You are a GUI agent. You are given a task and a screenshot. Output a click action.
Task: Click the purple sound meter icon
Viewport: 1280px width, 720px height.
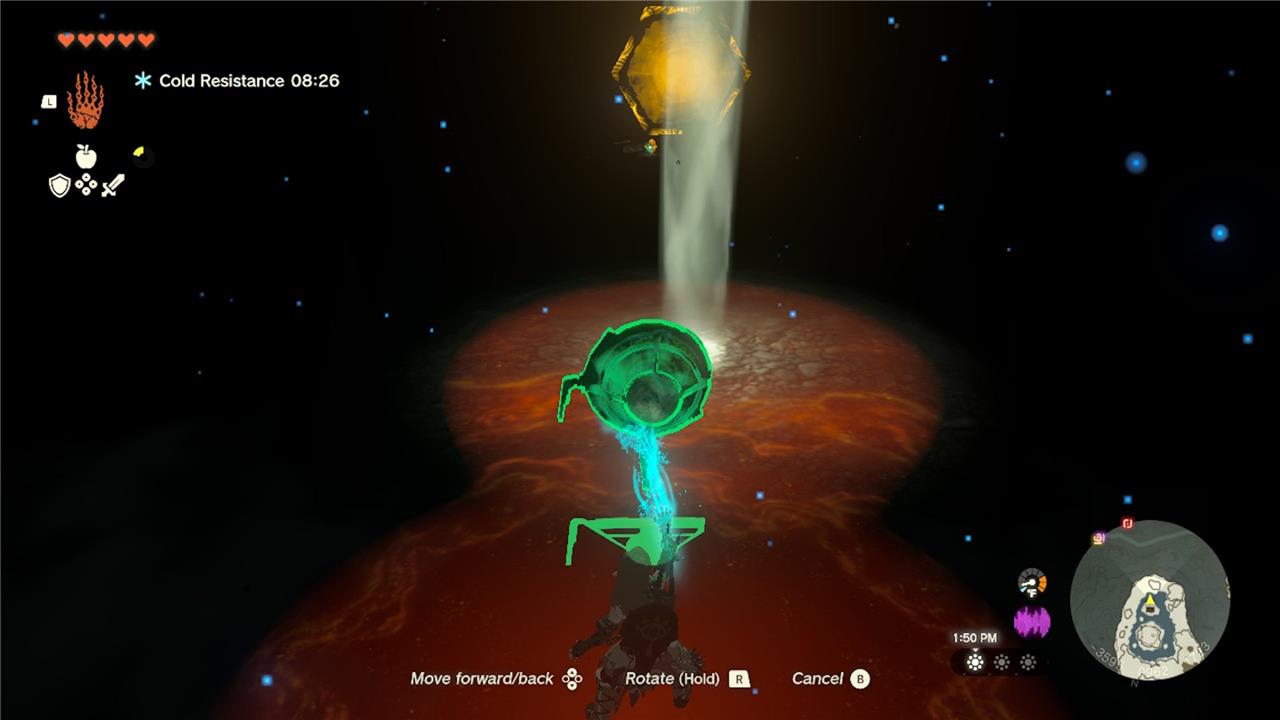point(1032,622)
